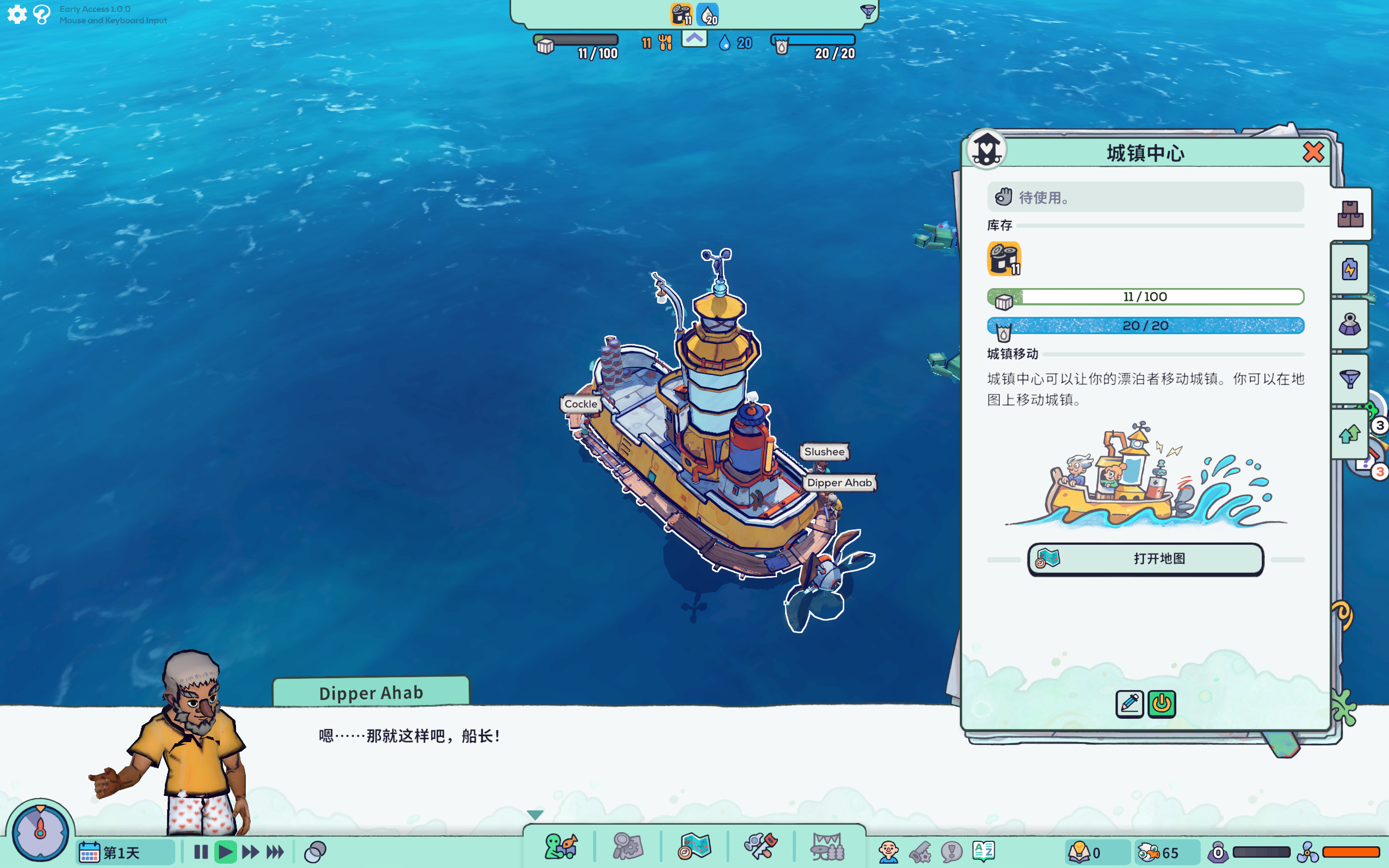1389x868 pixels.
Task: Click the Slushee nameplate on the boat
Action: (x=825, y=452)
